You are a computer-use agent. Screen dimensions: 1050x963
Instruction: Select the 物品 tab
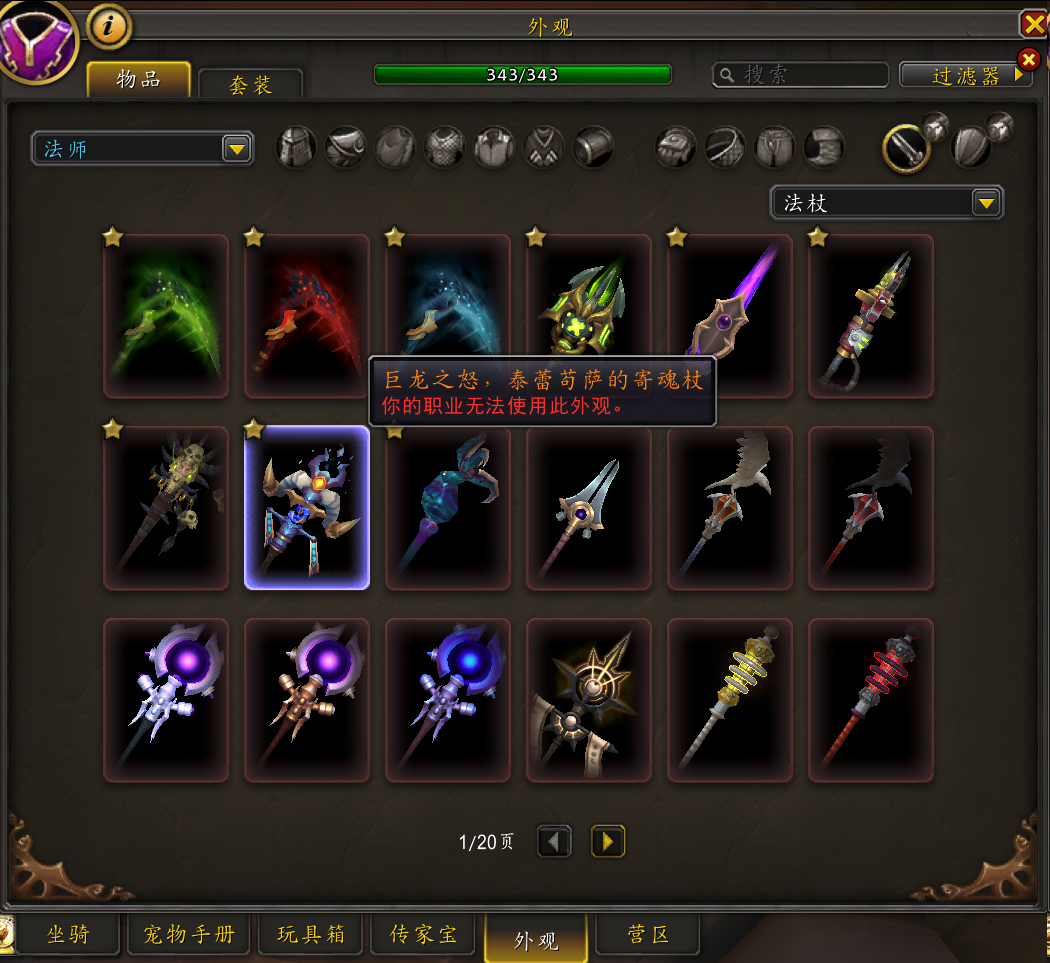tap(138, 80)
